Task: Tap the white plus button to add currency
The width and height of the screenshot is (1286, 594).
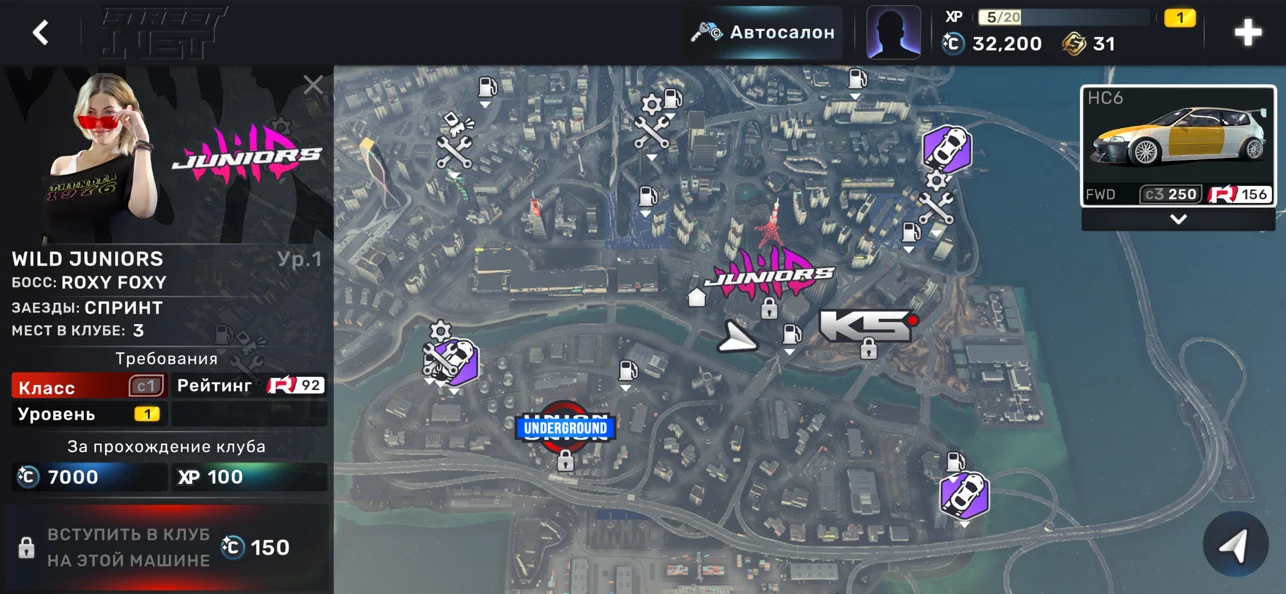Action: click(x=1248, y=32)
